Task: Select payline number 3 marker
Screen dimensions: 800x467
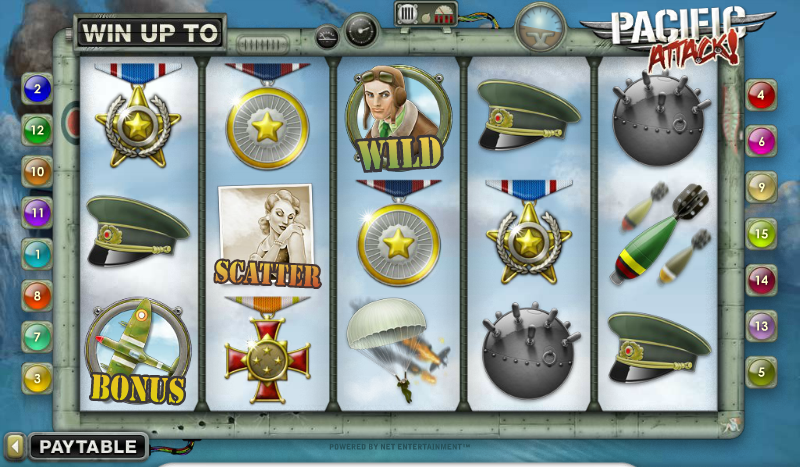Action: [x=37, y=377]
